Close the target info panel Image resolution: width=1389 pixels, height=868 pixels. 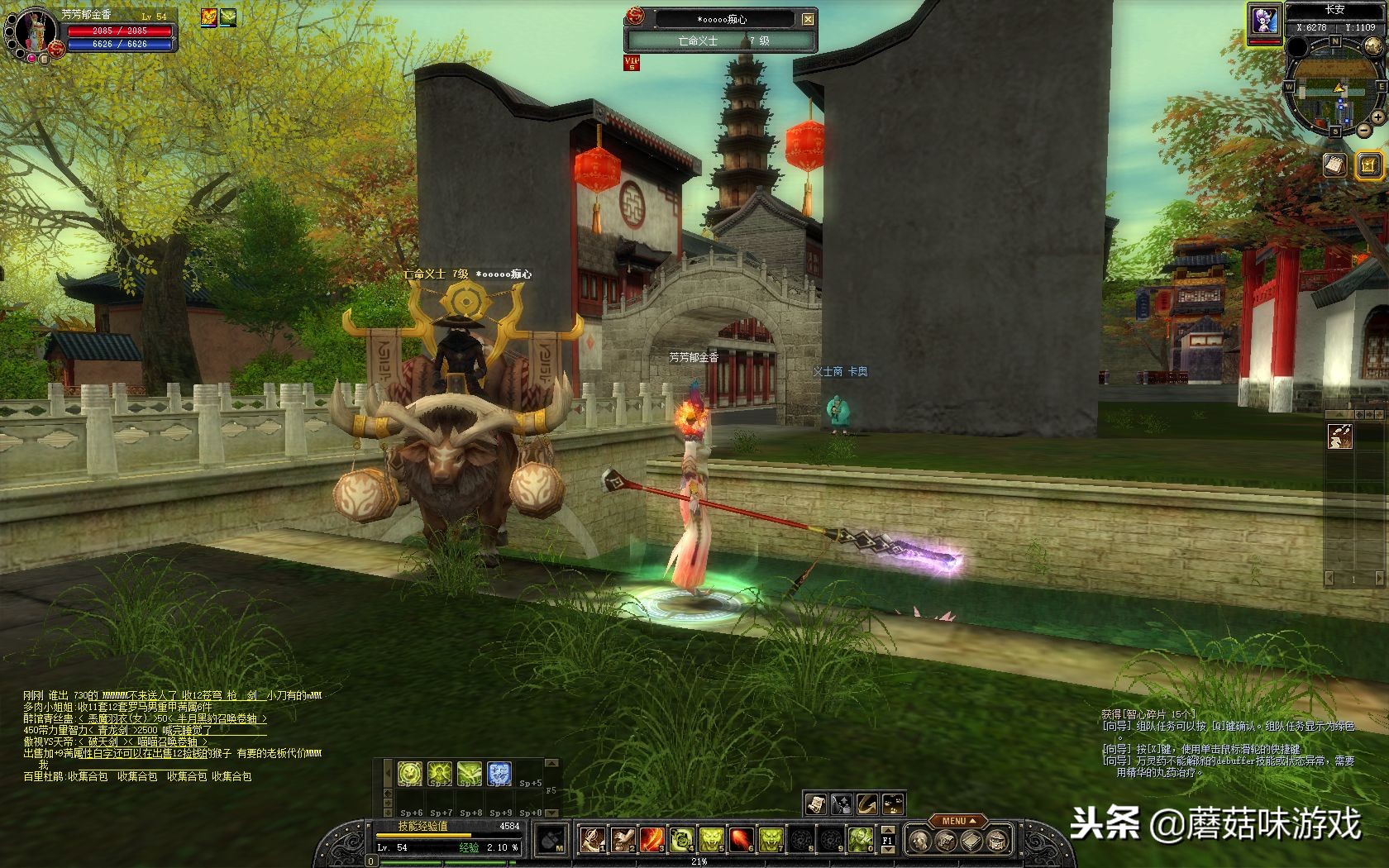(808, 18)
